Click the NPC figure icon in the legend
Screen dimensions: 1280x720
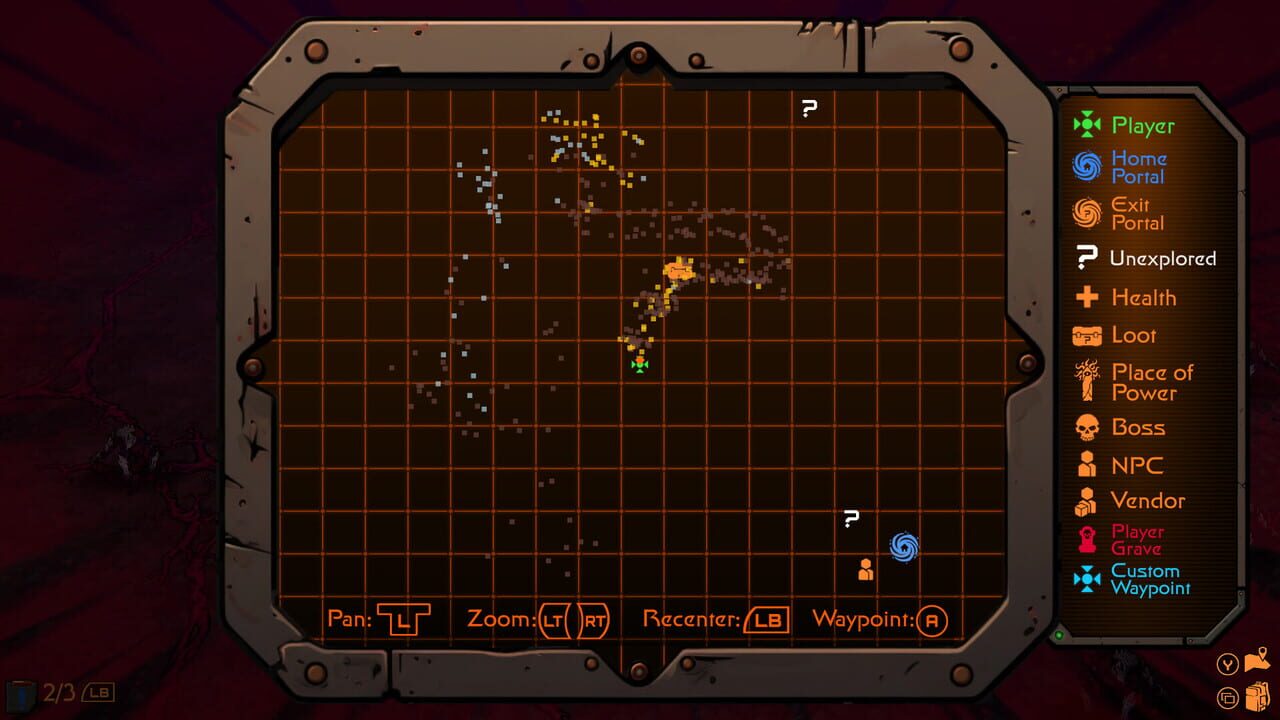[1087, 464]
